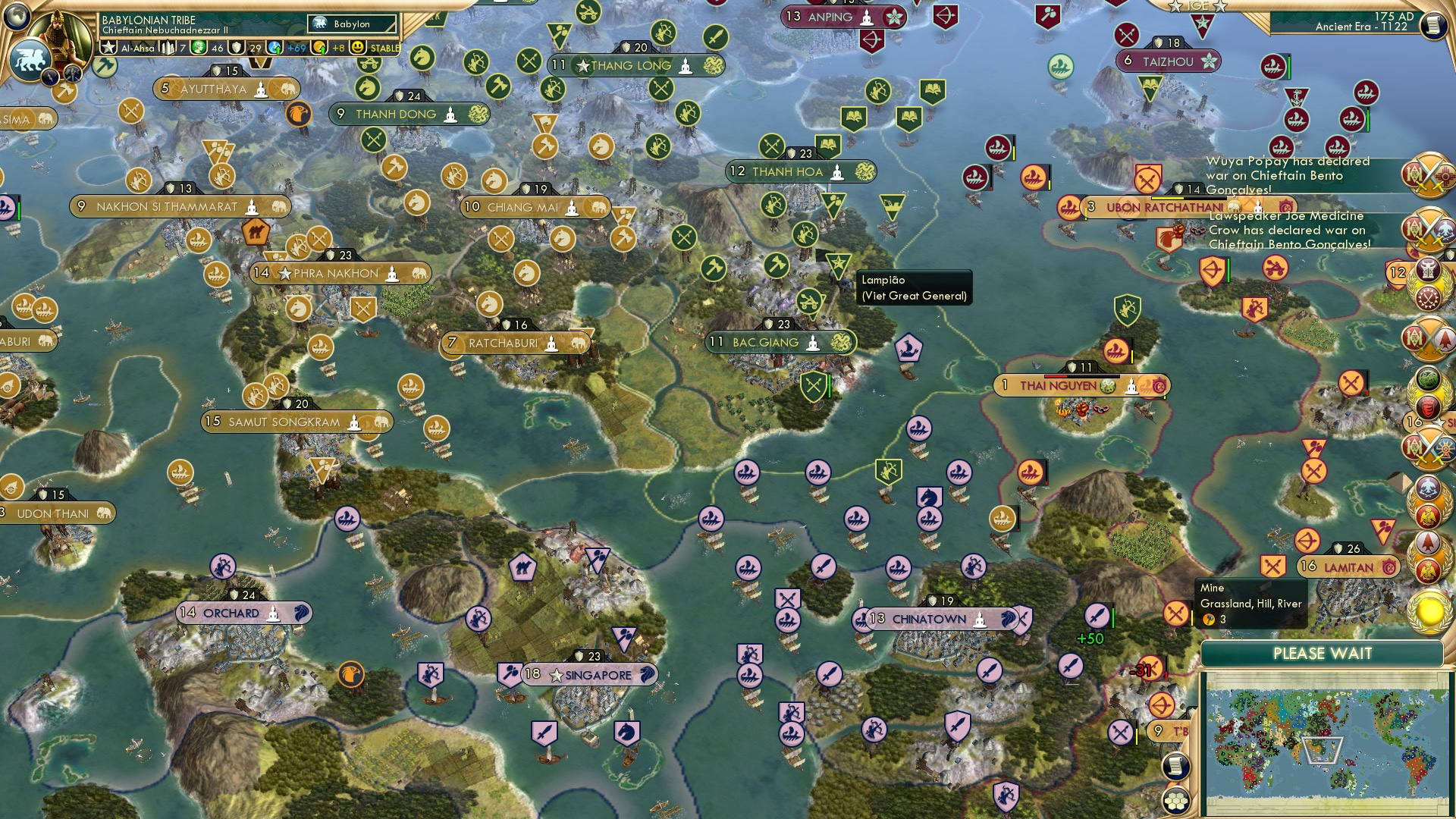Toggle the hammer icon beside the lightning bolt

pos(72,74)
